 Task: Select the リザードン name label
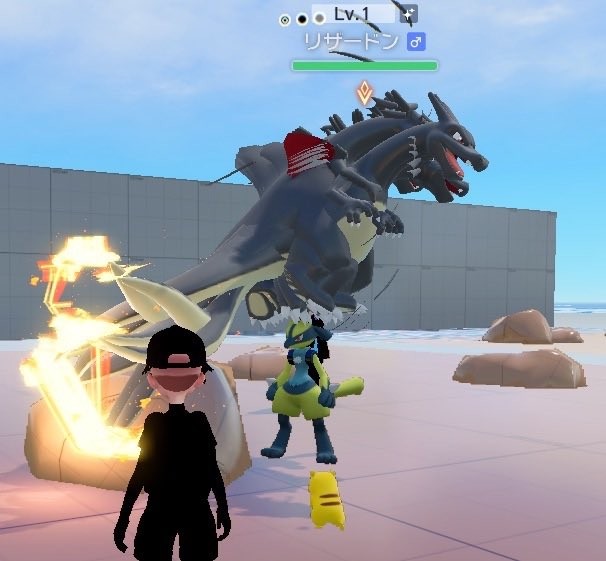pyautogui.click(x=351, y=42)
